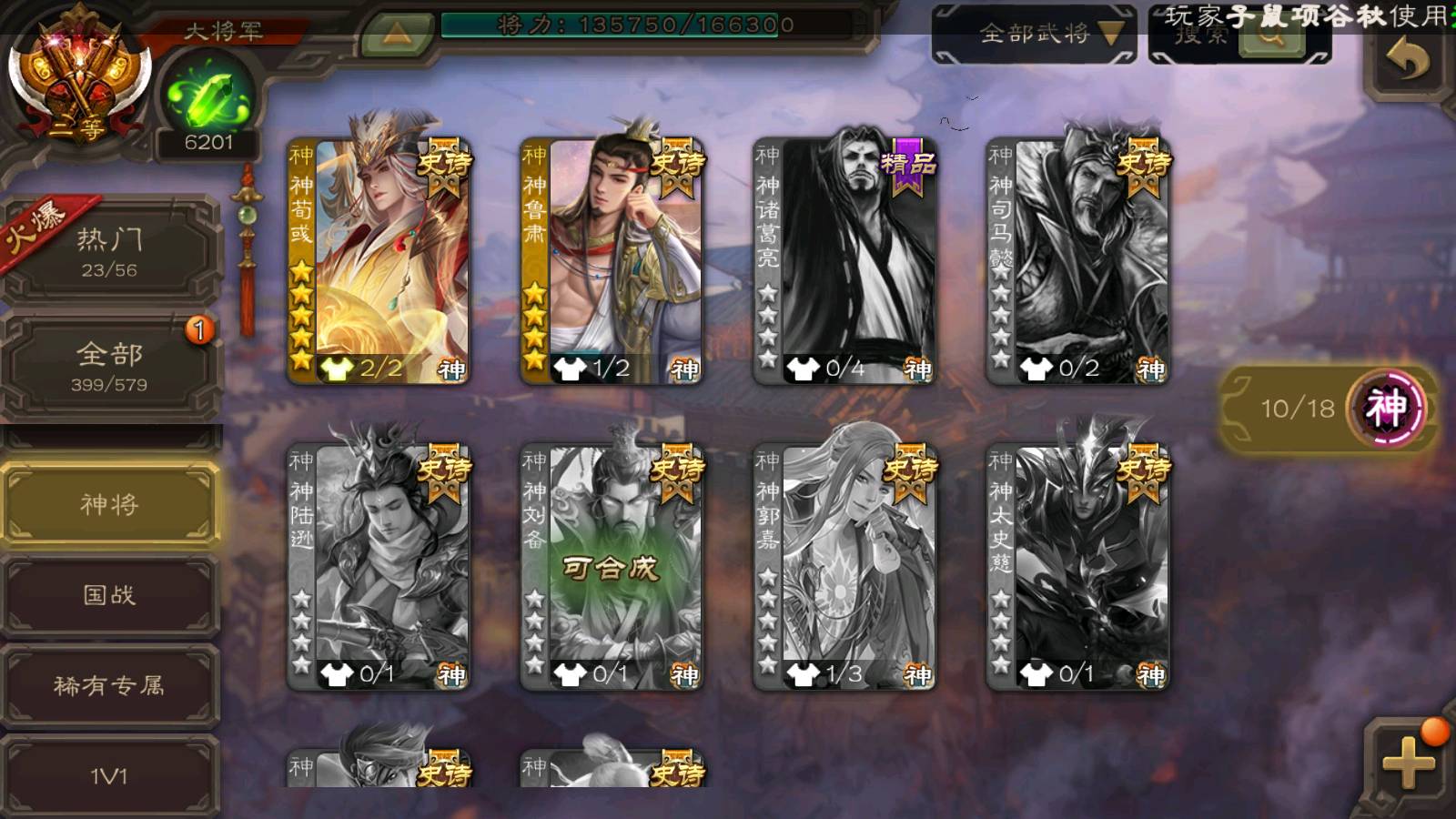The width and height of the screenshot is (1456, 819).
Task: Click the 搜索 search field
Action: tap(1201, 36)
